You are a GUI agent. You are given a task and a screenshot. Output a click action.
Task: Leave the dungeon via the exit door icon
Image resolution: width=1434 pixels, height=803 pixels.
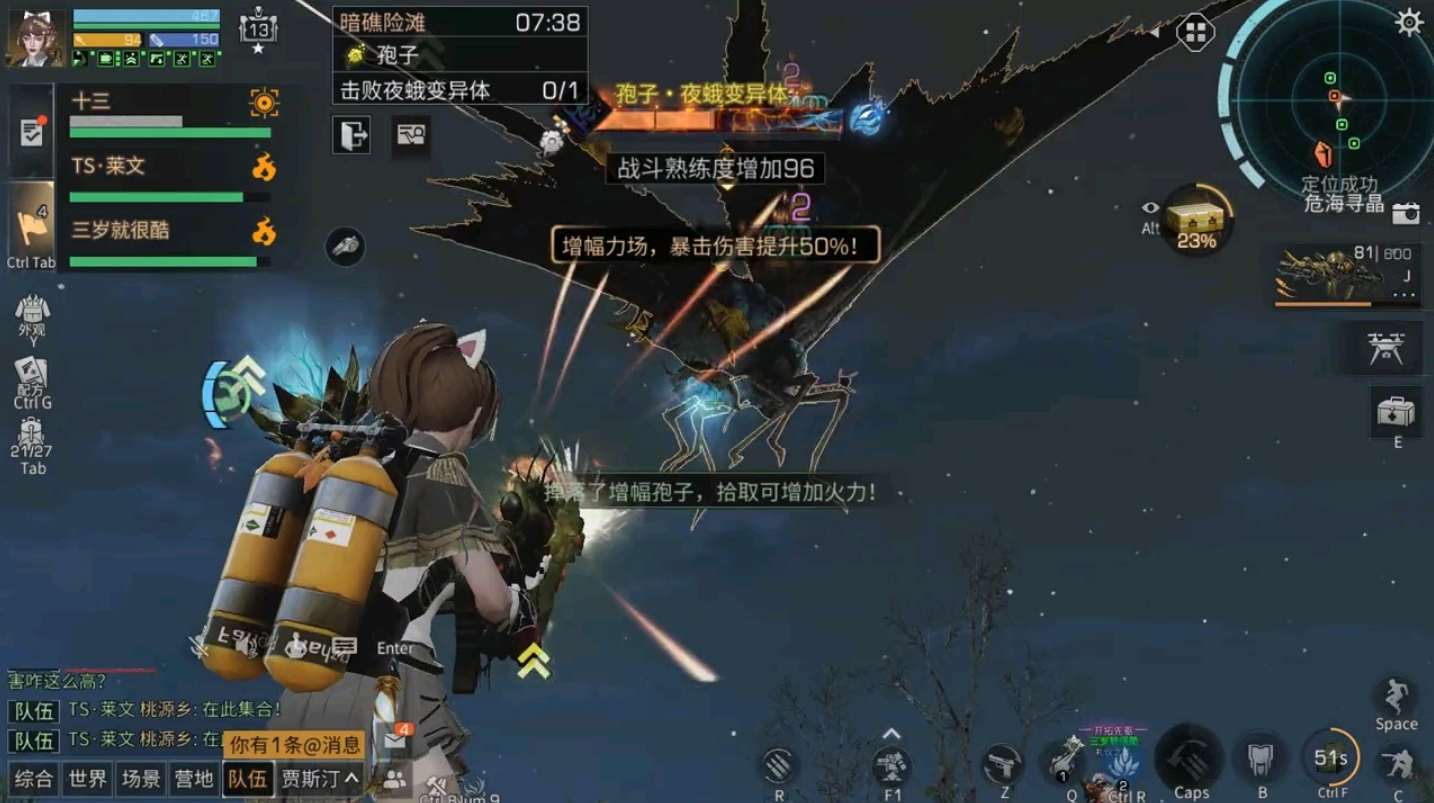(351, 134)
